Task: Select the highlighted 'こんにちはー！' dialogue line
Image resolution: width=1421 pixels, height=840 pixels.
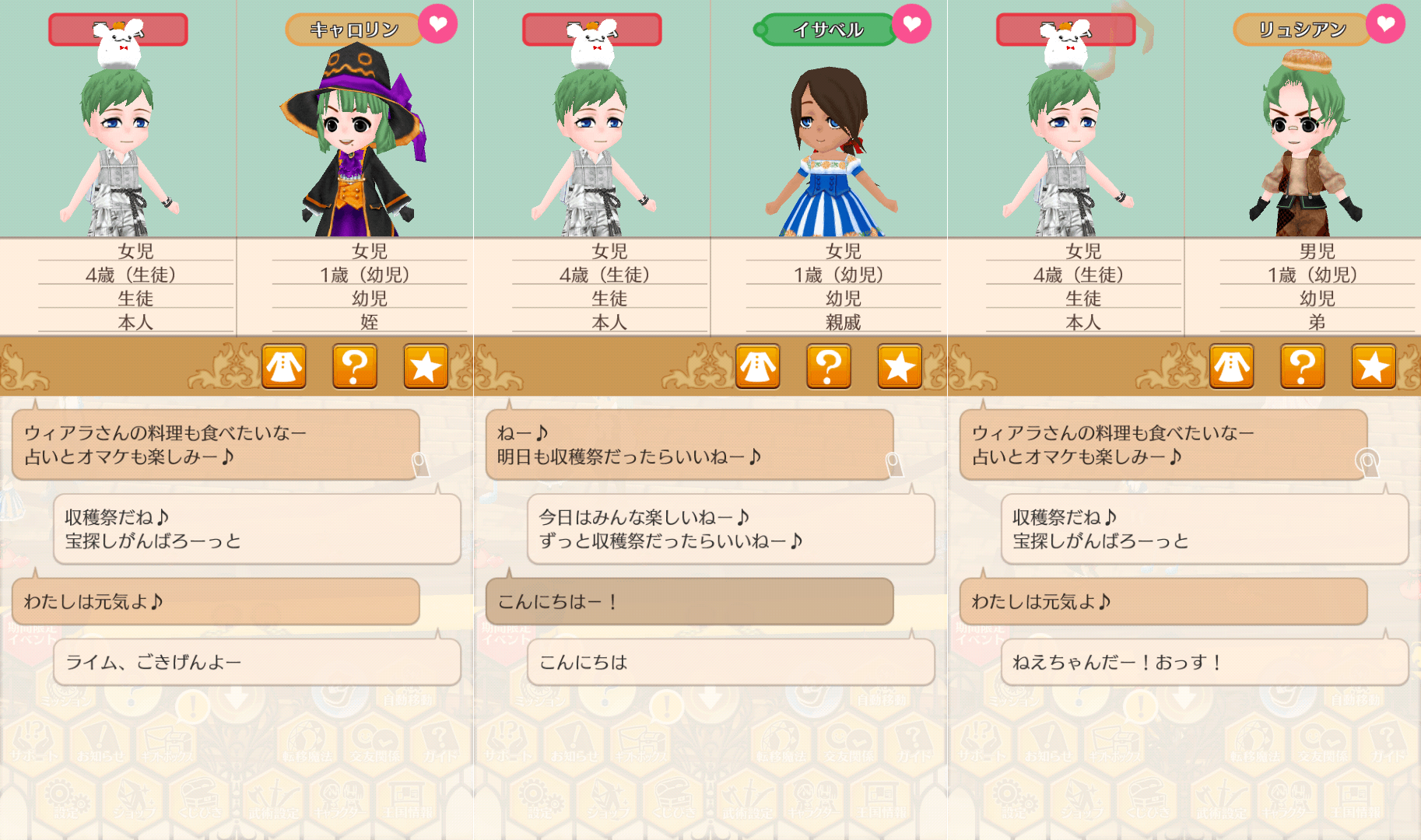Action: [689, 601]
